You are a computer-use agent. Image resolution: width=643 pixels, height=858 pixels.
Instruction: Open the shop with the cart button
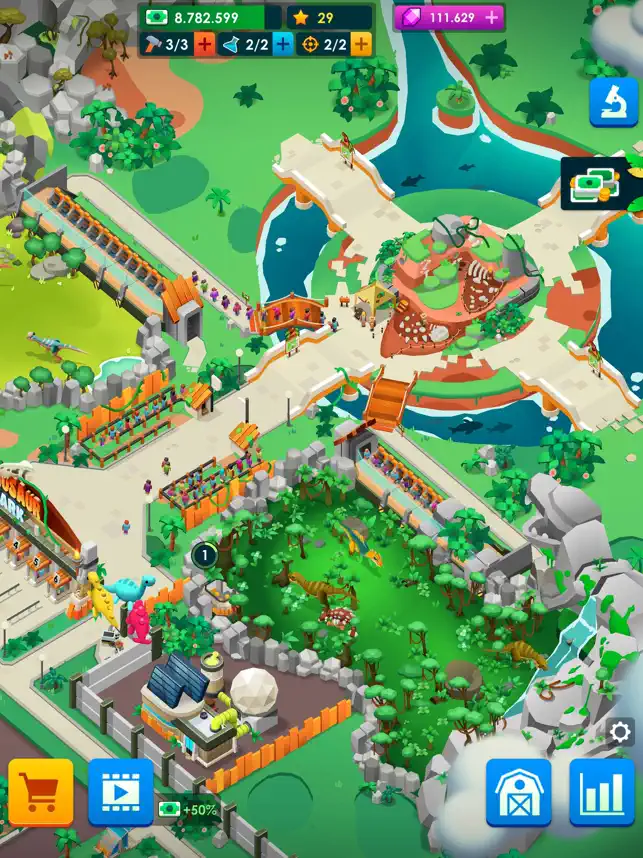pos(41,792)
